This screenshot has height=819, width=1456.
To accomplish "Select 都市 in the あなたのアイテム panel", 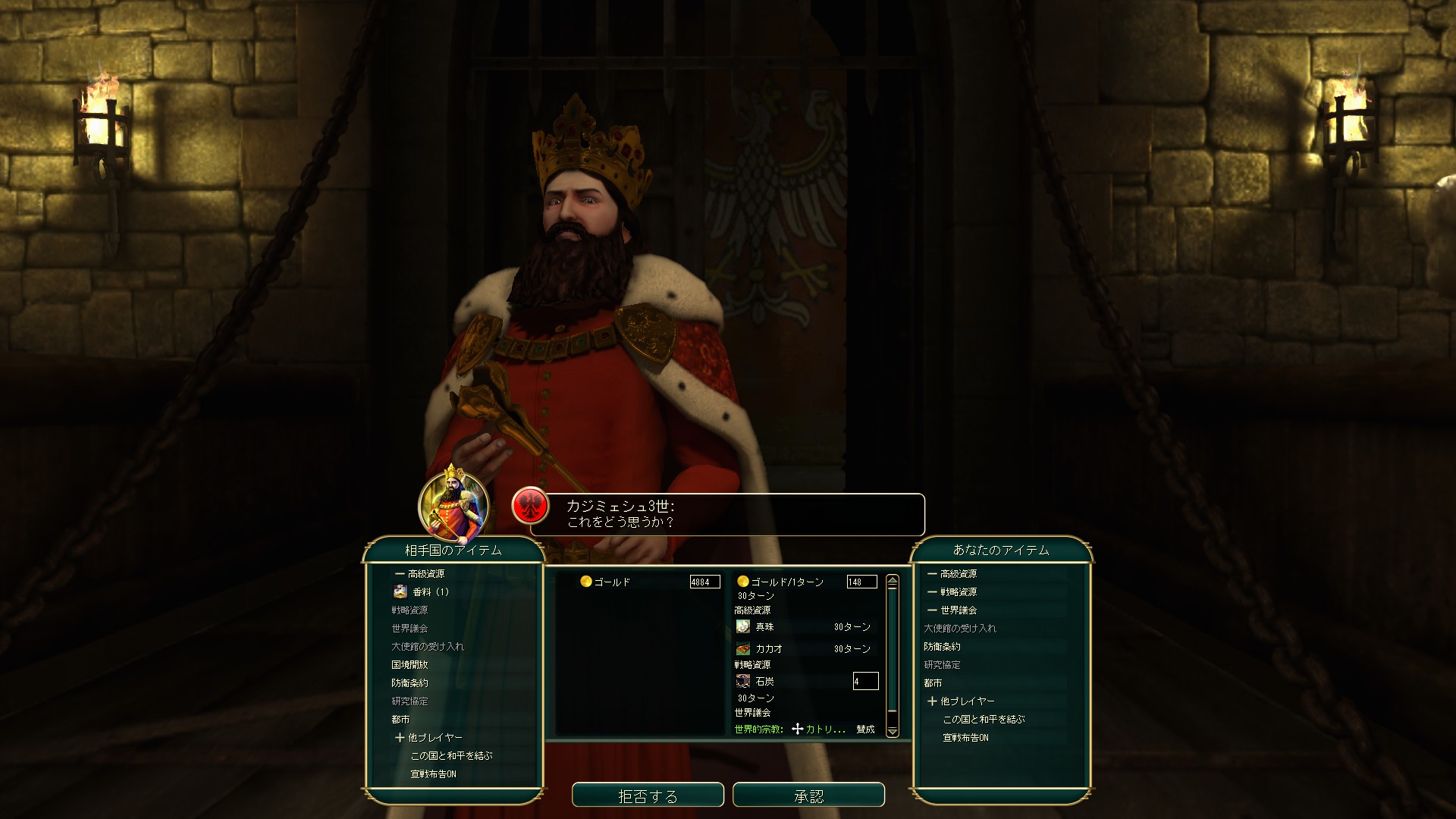I will 933,683.
